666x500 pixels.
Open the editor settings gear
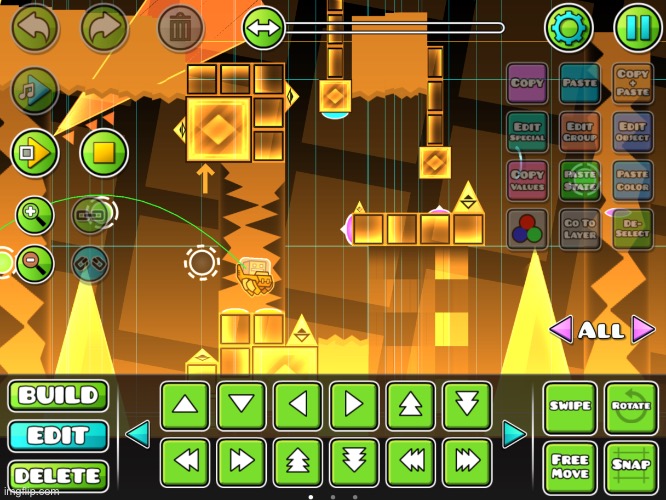coord(568,28)
